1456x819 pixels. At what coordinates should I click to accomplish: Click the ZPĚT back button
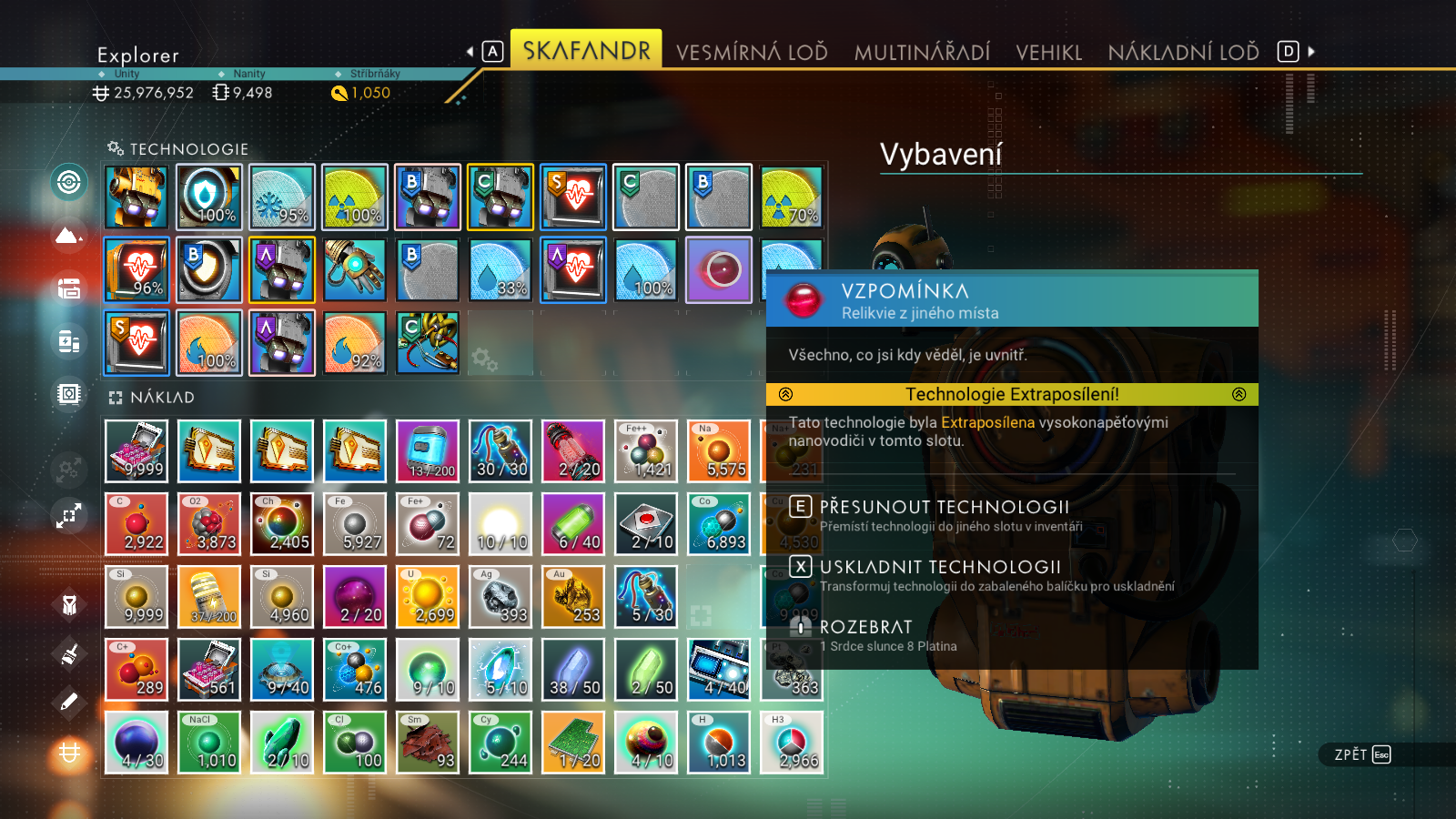pos(1362,754)
